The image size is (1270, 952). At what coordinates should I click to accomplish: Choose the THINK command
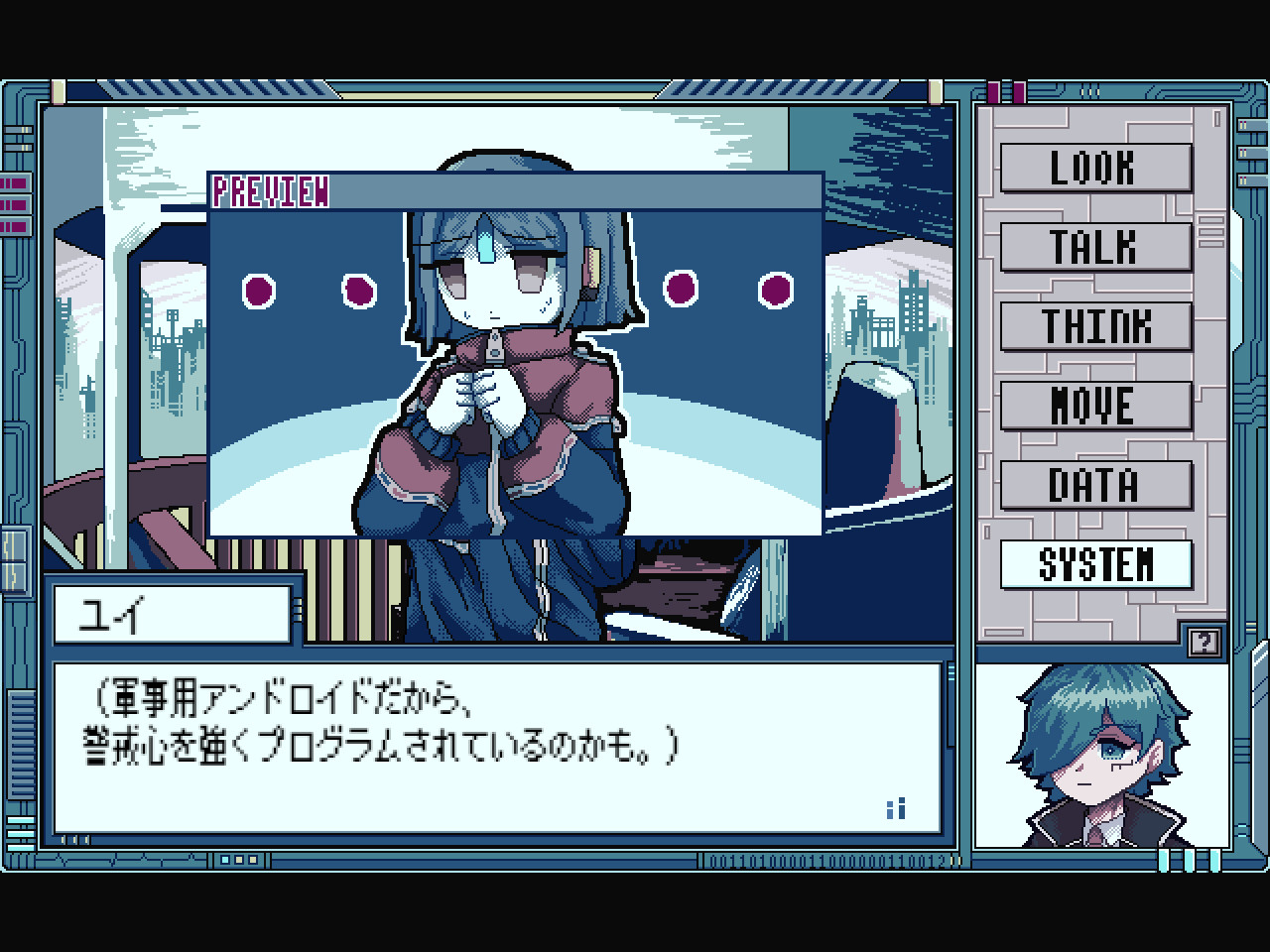[1095, 327]
